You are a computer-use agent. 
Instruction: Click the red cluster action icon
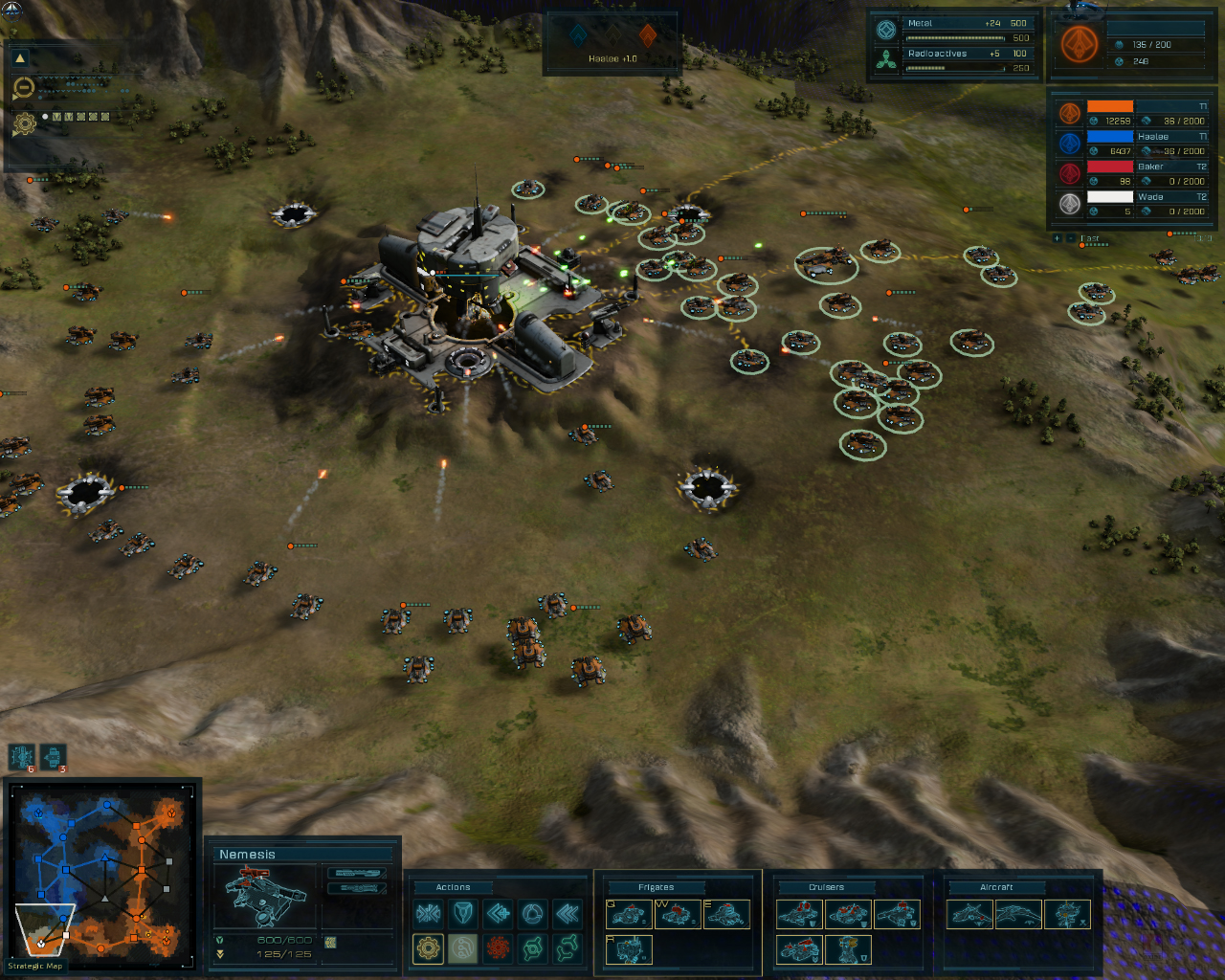pyautogui.click(x=498, y=948)
